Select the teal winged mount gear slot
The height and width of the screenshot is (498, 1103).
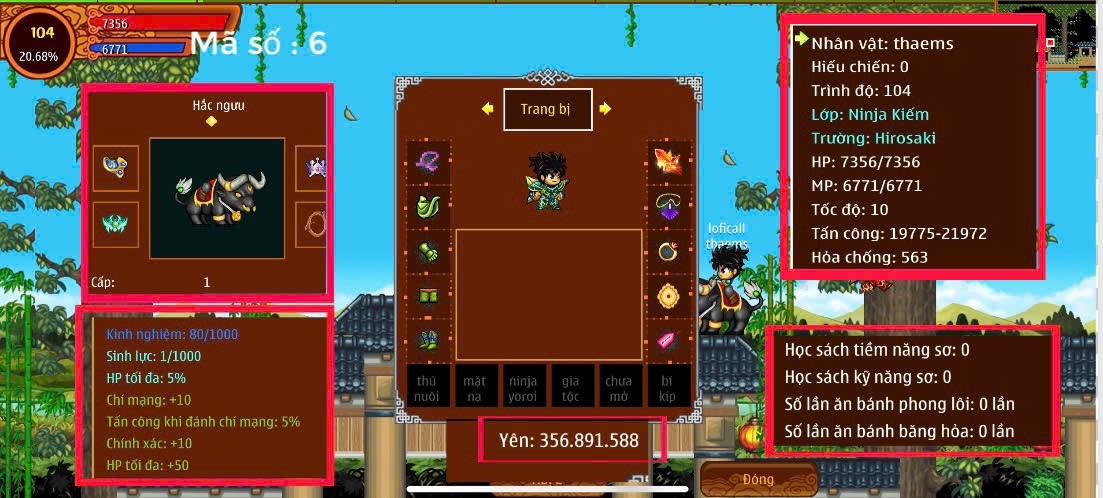pos(115,224)
